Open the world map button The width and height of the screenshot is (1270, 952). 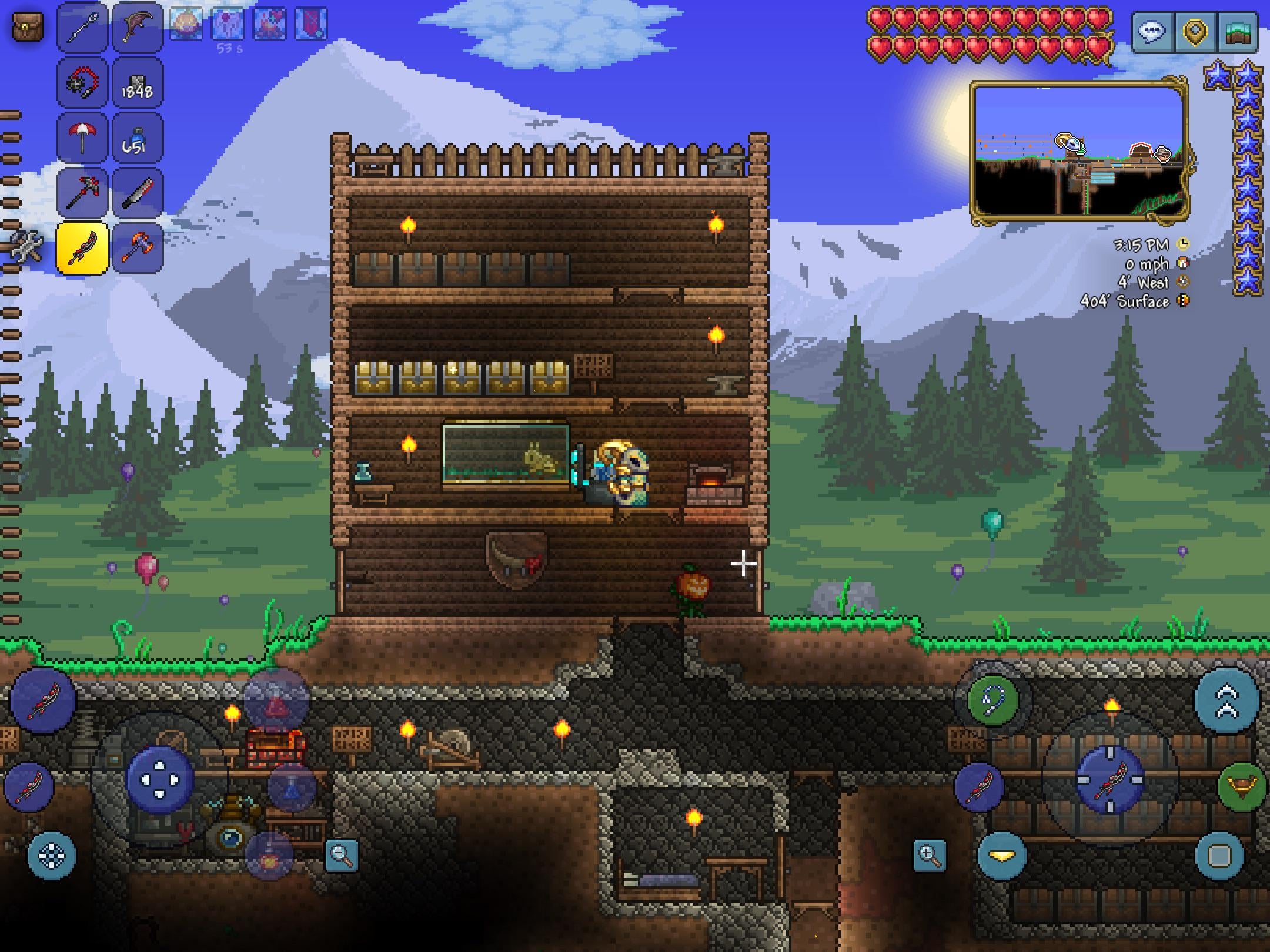1238,32
